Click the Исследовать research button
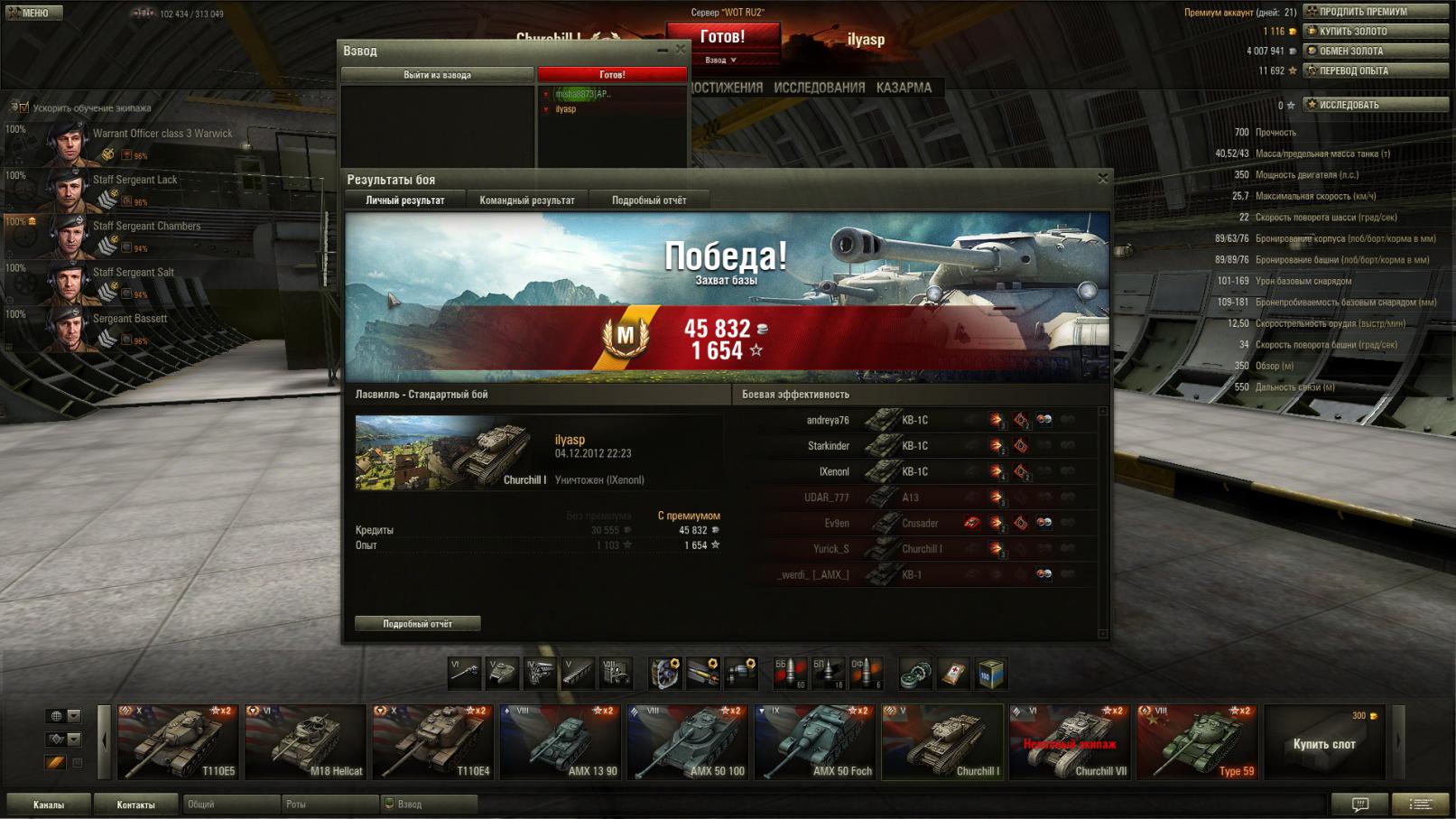Screen dimensions: 1456x819 (x=1375, y=105)
